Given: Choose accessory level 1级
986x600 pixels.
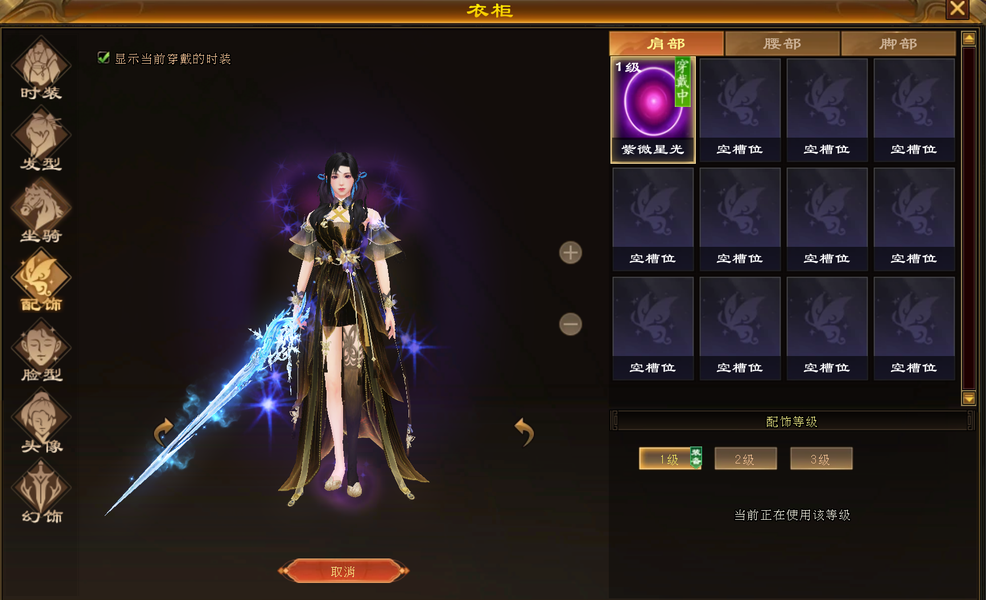Looking at the screenshot, I should point(668,459).
